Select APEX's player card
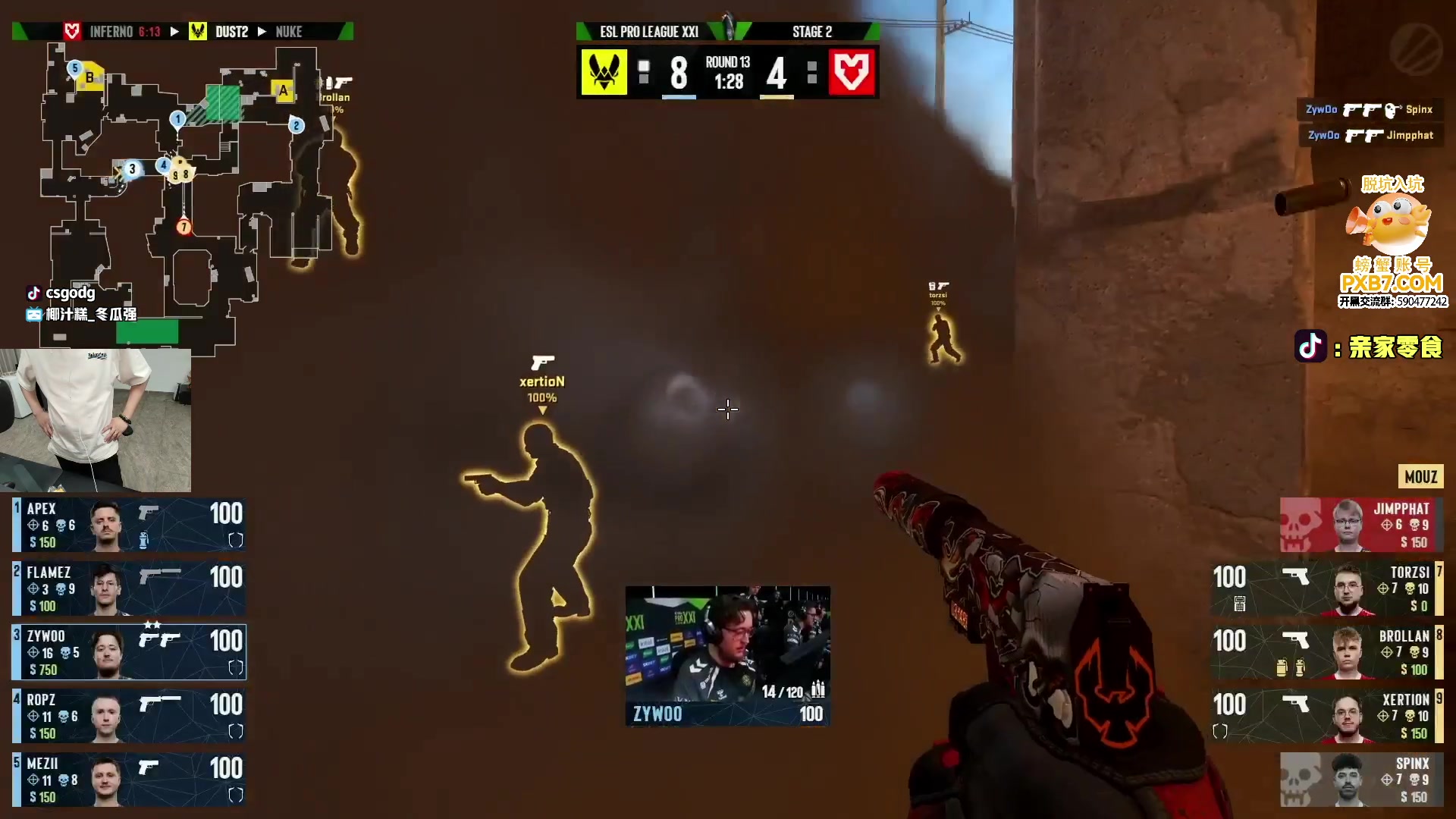1456x819 pixels. click(x=129, y=525)
